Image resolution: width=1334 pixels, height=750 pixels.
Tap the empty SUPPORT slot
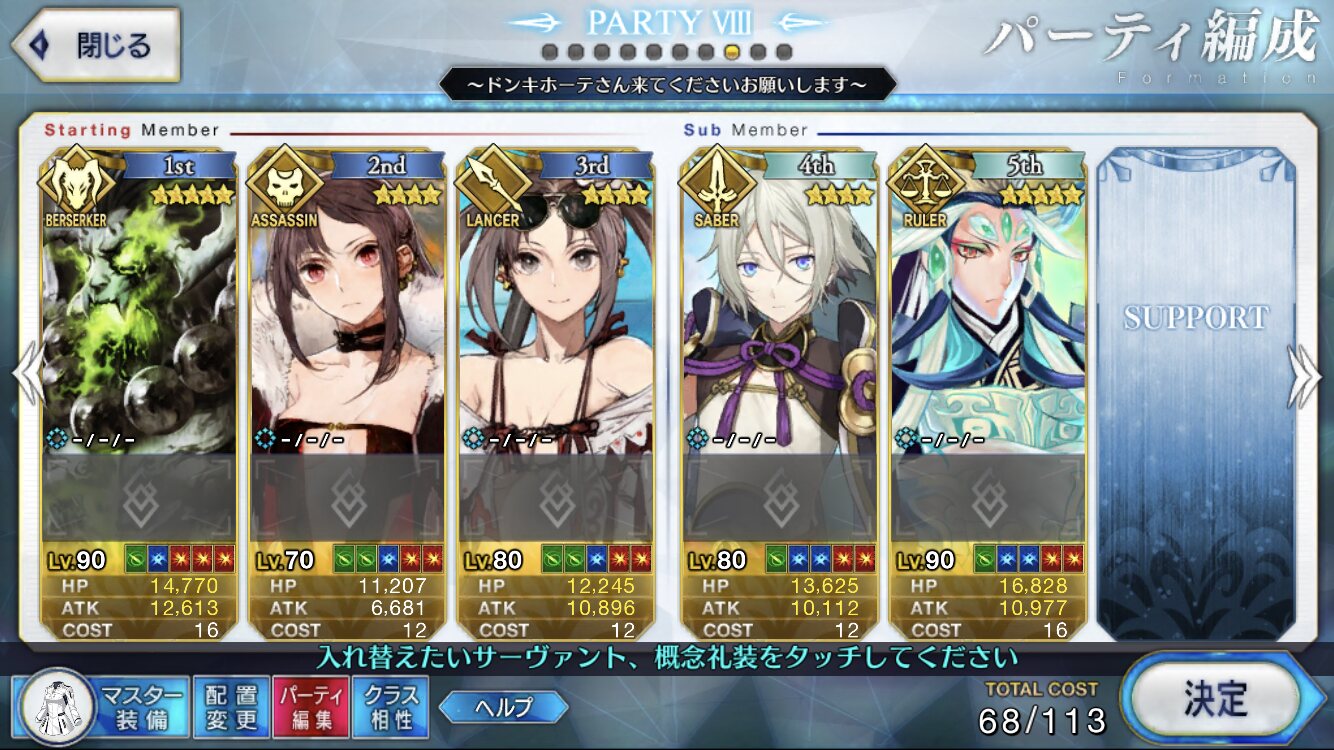click(x=1195, y=390)
